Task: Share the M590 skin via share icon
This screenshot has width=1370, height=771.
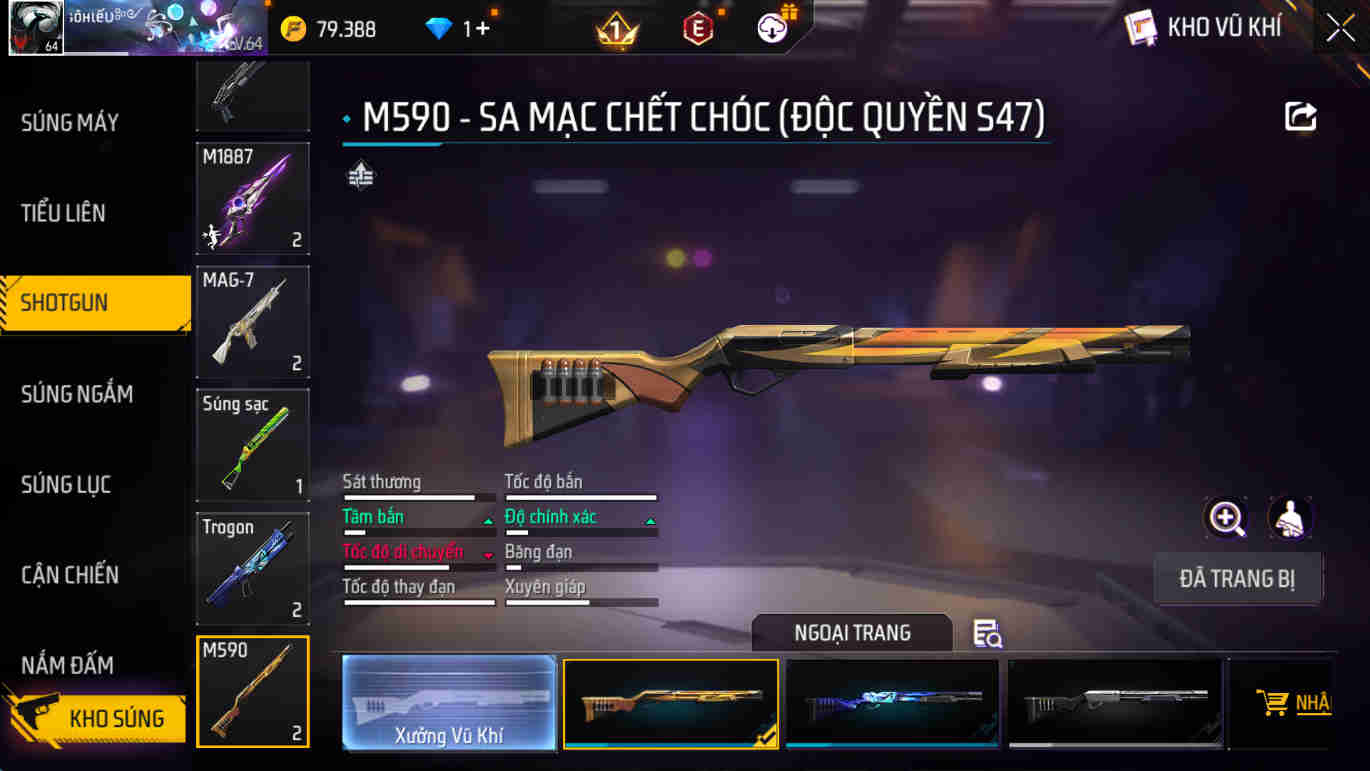Action: (1299, 117)
